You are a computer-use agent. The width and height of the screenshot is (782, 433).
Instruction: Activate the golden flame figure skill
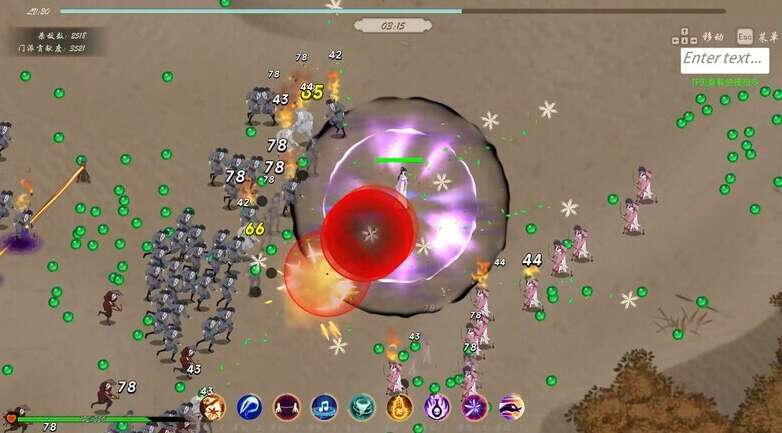coord(399,407)
